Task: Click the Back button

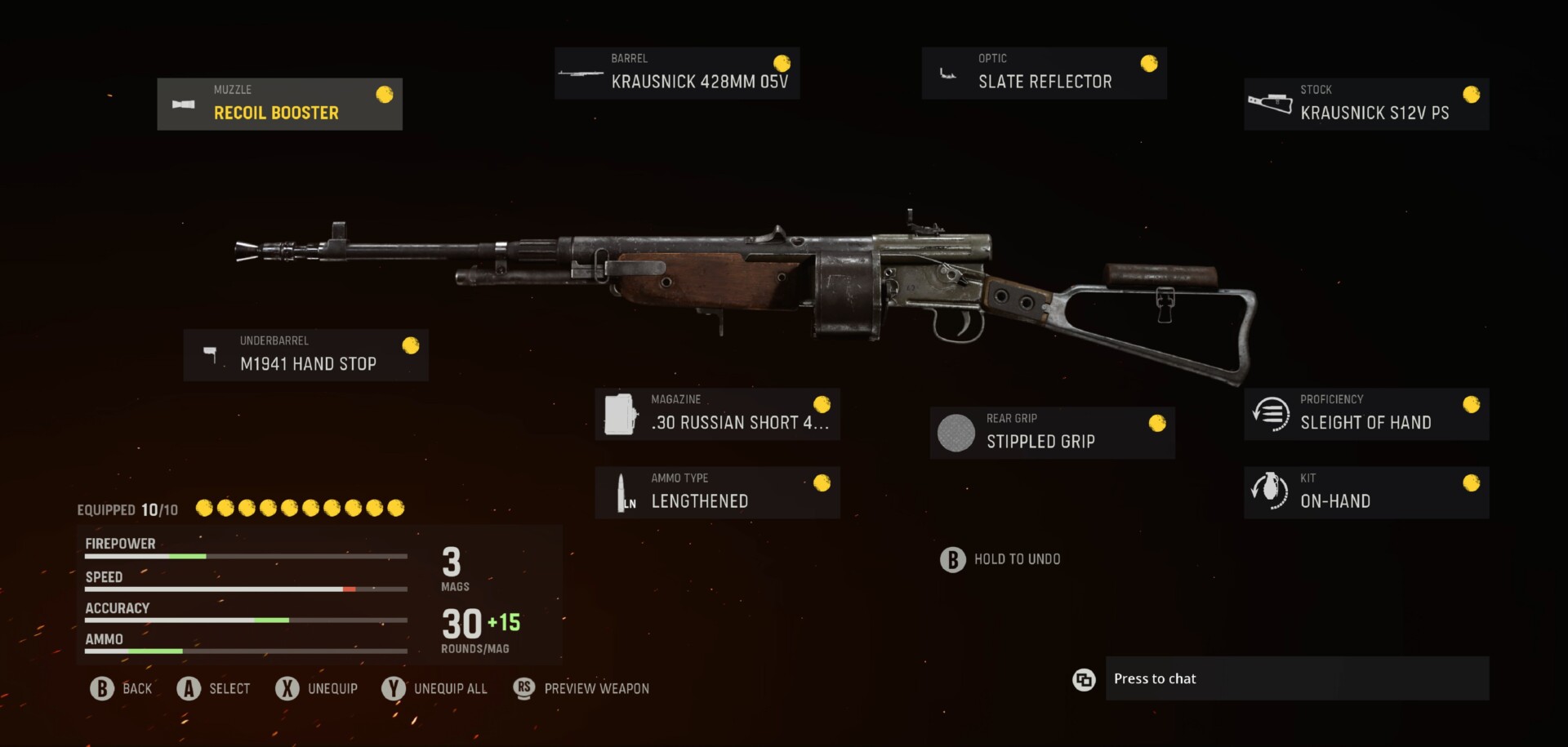Action: (121, 688)
